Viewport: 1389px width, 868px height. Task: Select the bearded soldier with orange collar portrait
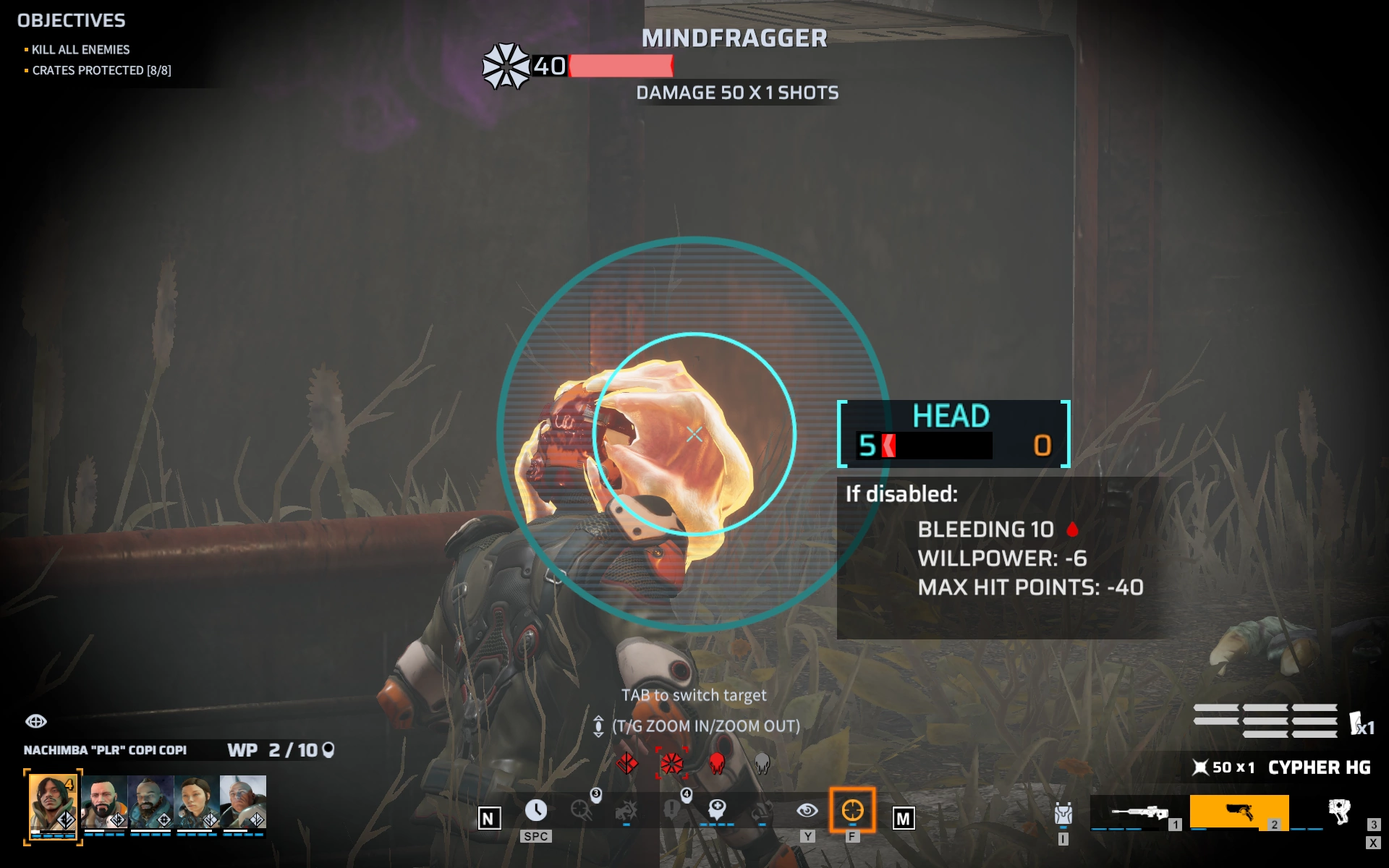tap(104, 801)
